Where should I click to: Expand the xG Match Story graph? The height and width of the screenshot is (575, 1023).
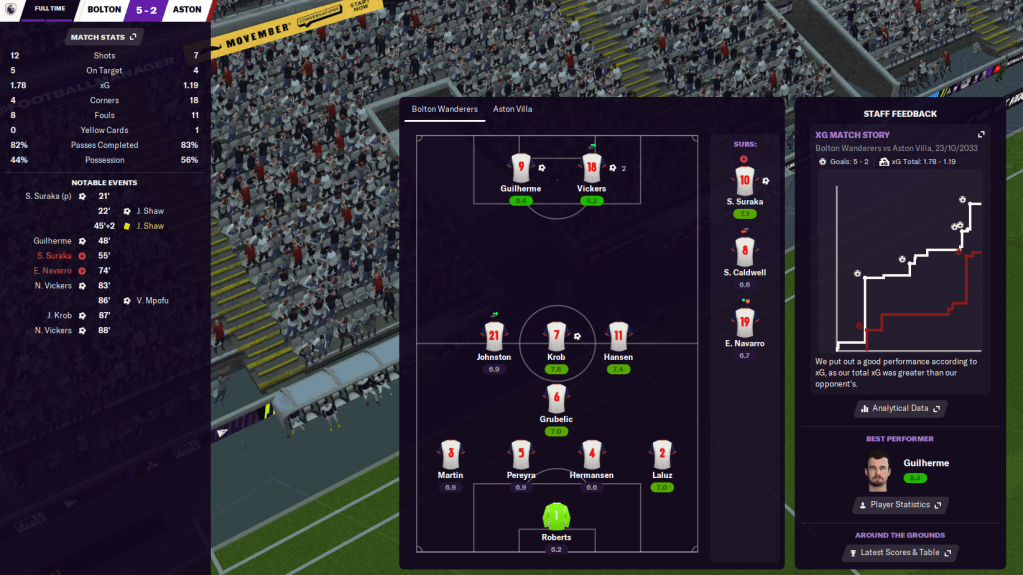tap(981, 135)
